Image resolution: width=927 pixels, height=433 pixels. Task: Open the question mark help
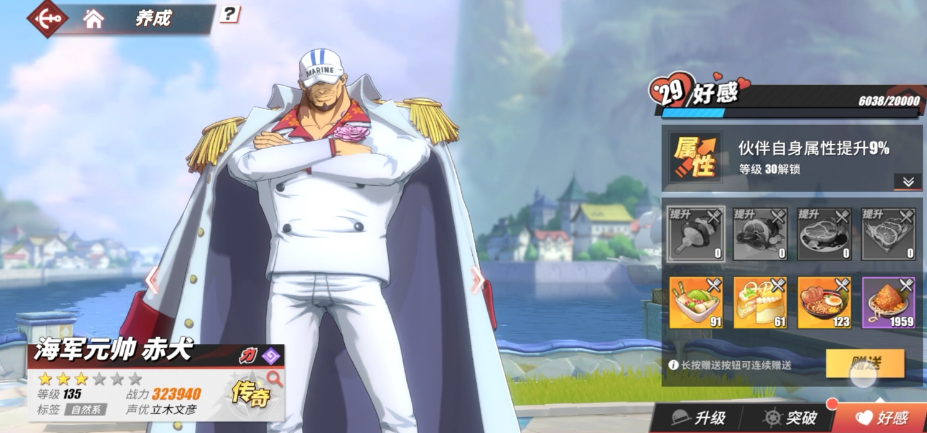click(230, 14)
